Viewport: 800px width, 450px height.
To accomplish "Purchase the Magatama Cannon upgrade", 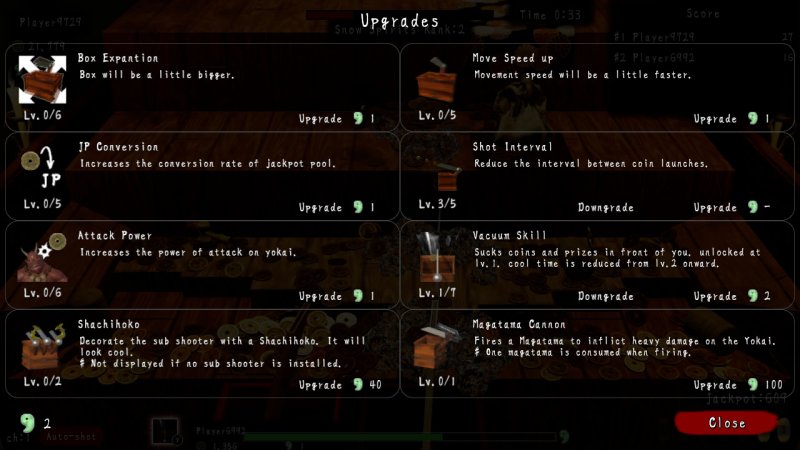I will click(735, 385).
